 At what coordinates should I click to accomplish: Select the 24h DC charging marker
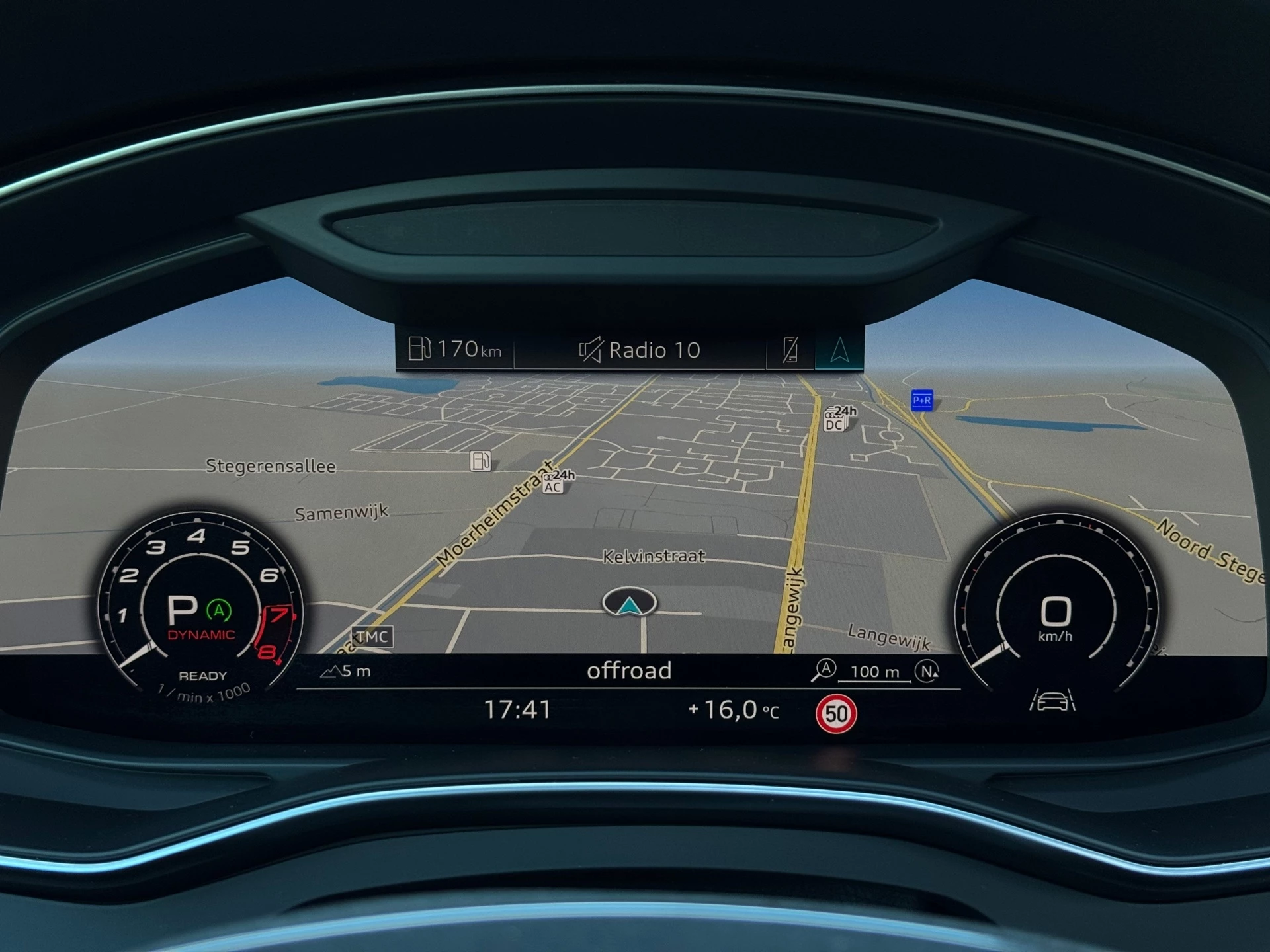[x=838, y=419]
